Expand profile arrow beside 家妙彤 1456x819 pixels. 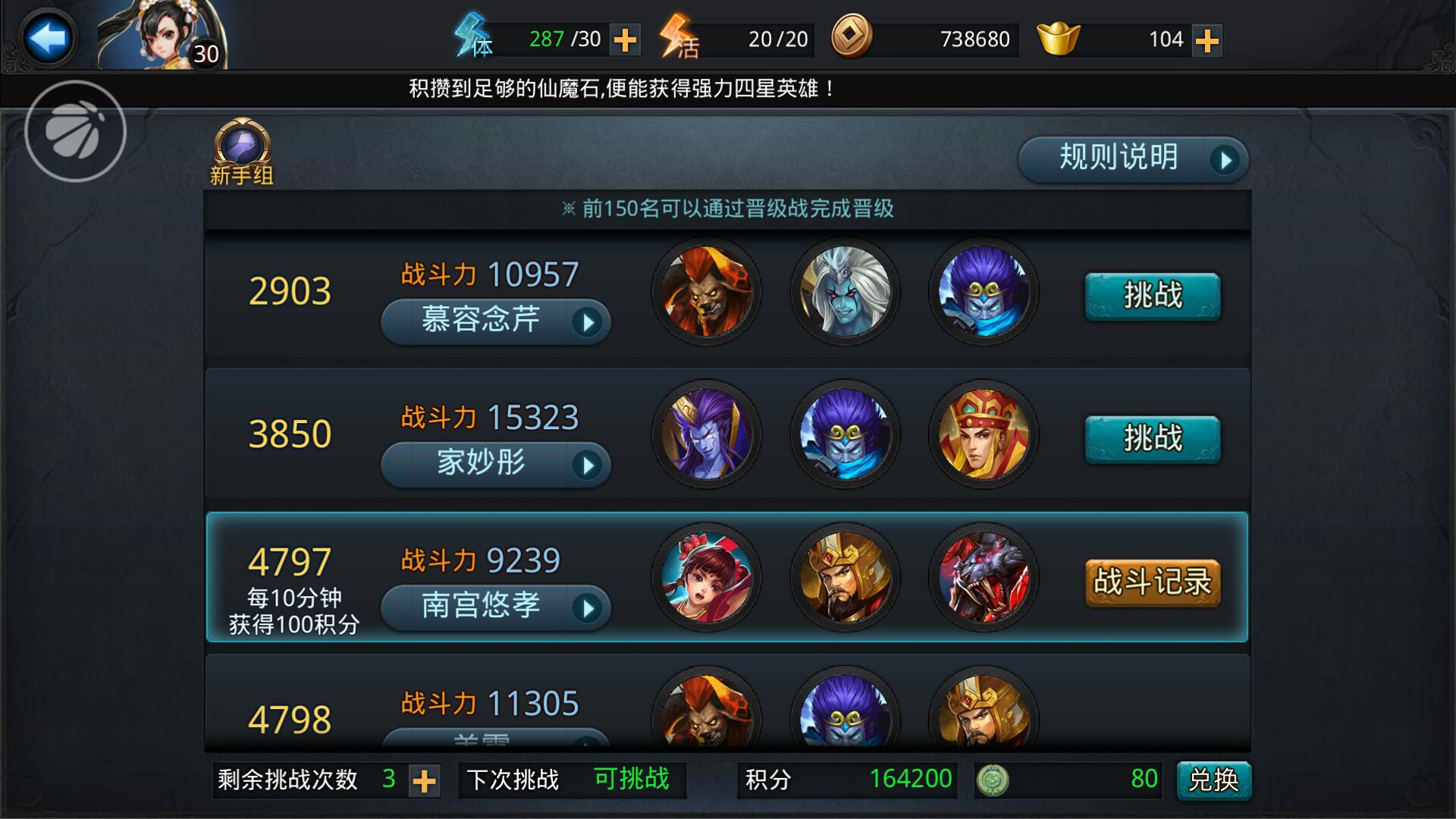tap(590, 465)
